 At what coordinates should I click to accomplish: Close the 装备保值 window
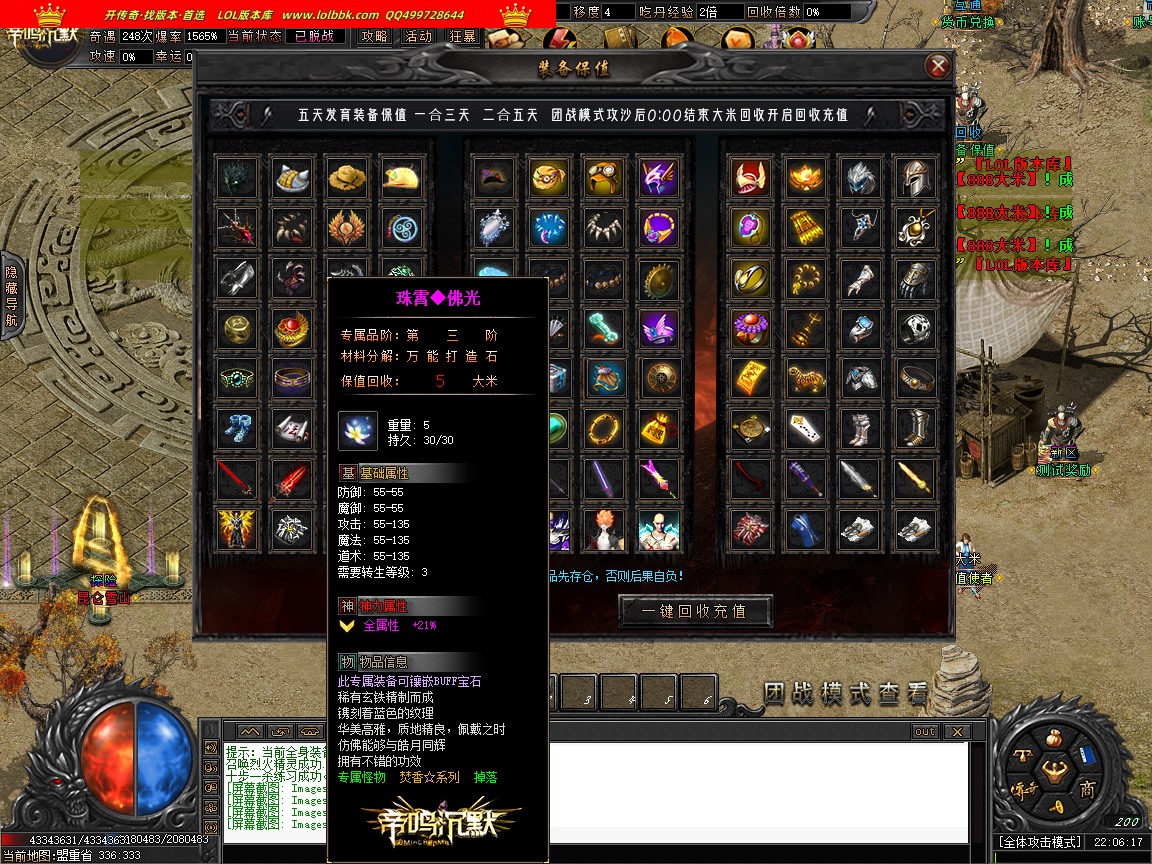tap(937, 67)
